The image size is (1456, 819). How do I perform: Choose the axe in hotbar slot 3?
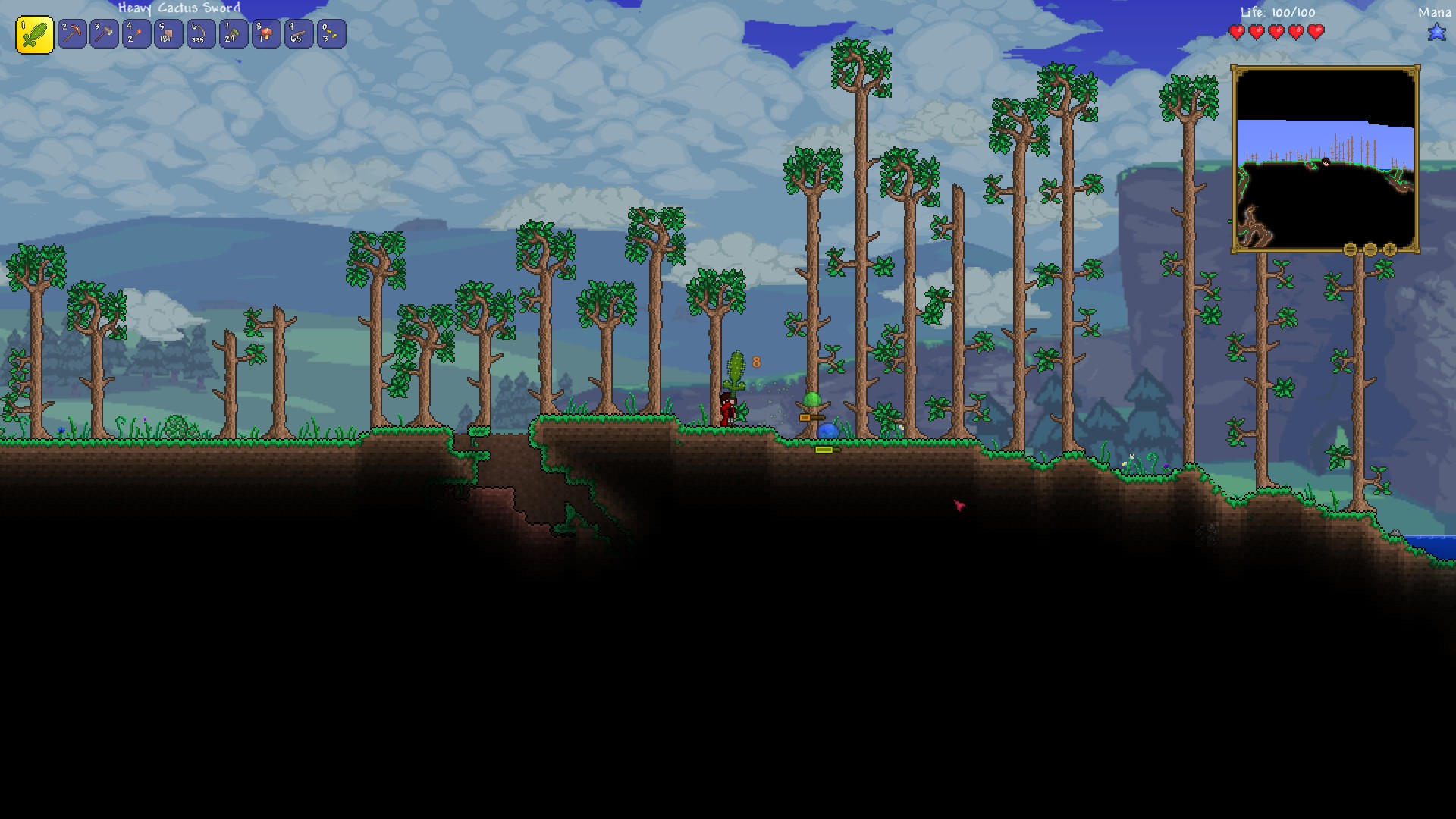click(x=105, y=34)
